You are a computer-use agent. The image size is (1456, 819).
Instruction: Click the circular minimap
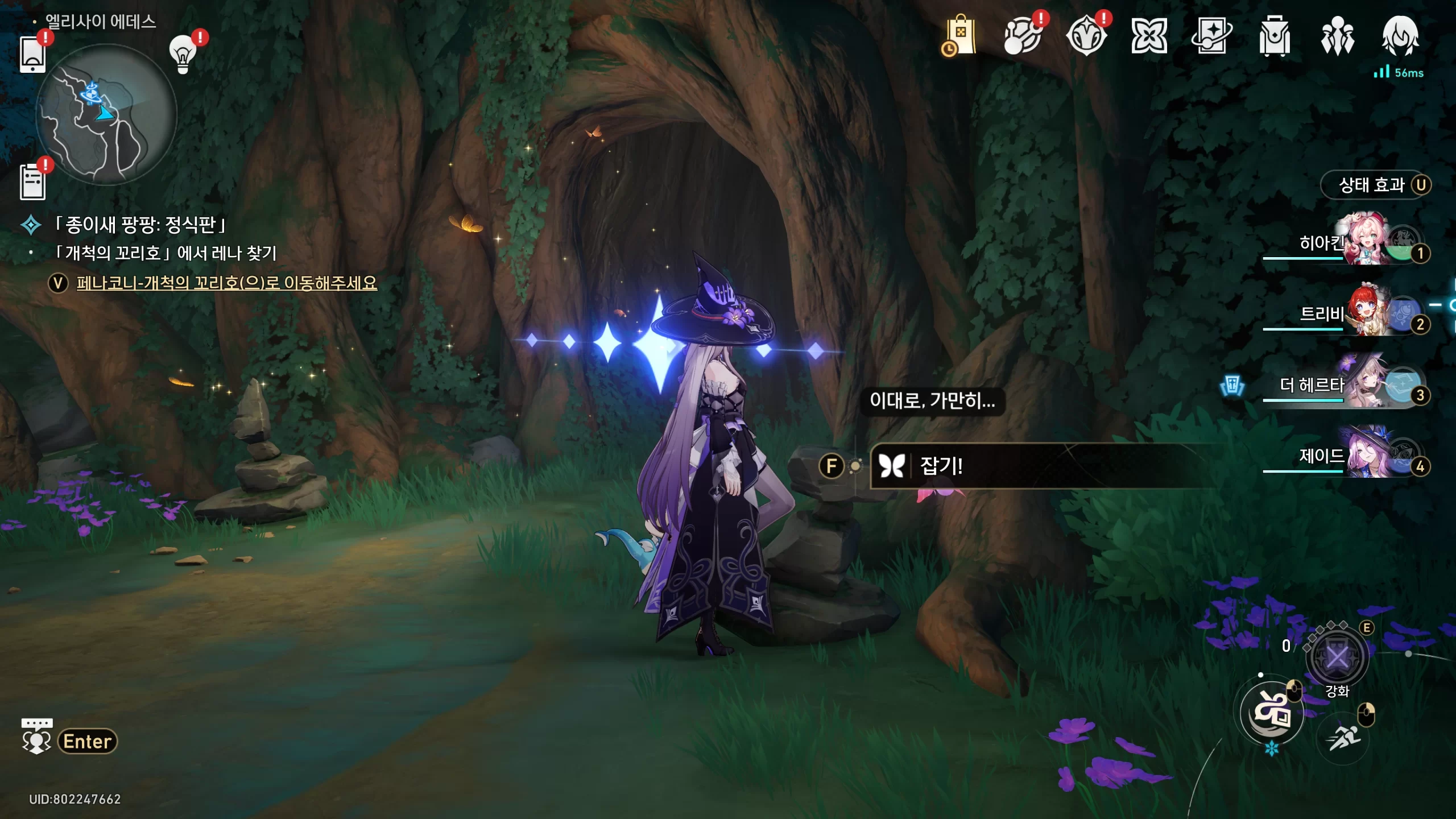[106, 115]
